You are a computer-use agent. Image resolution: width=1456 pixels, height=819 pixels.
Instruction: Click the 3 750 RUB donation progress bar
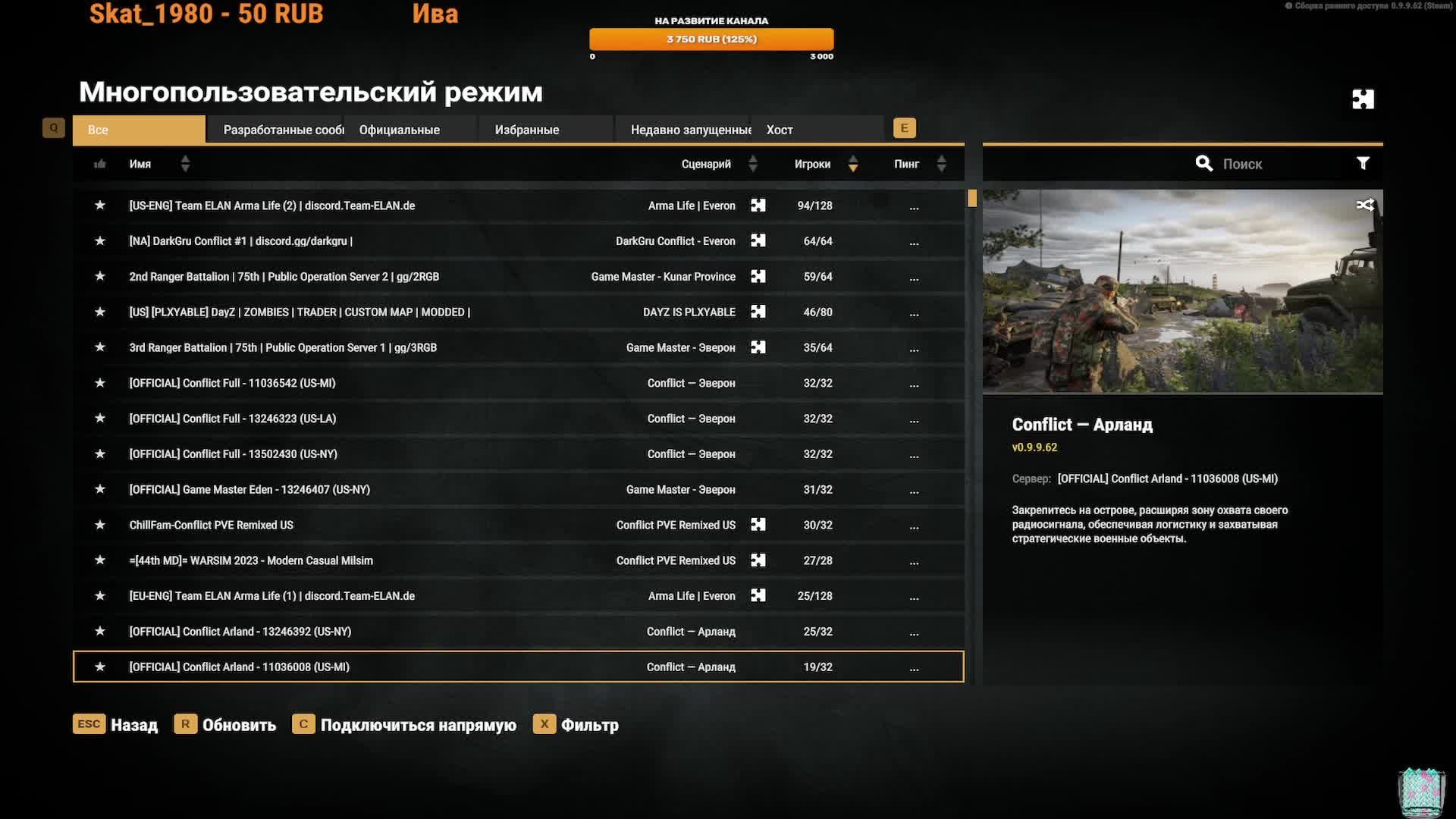click(x=711, y=39)
